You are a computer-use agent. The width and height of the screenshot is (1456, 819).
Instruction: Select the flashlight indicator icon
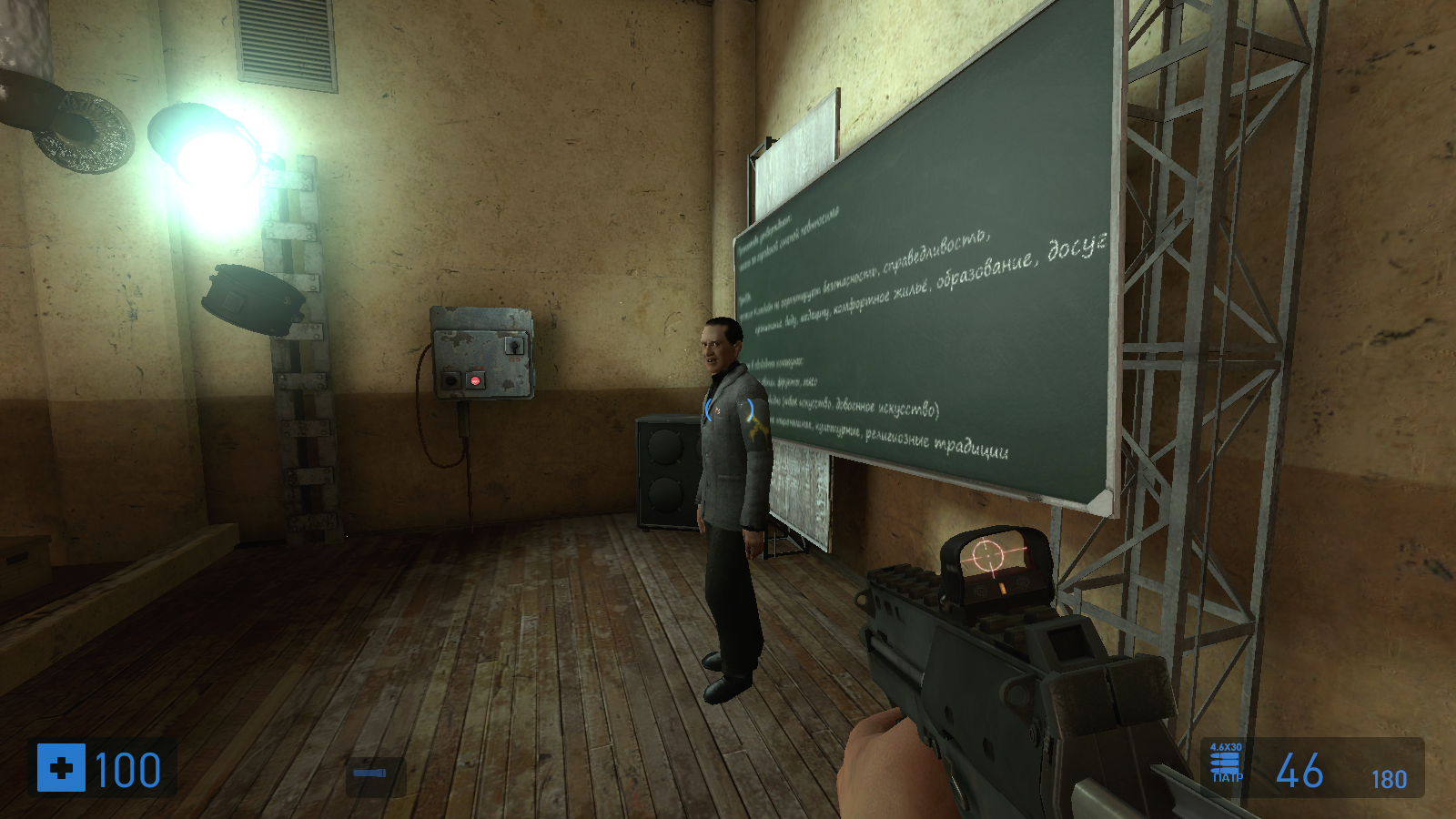369,773
